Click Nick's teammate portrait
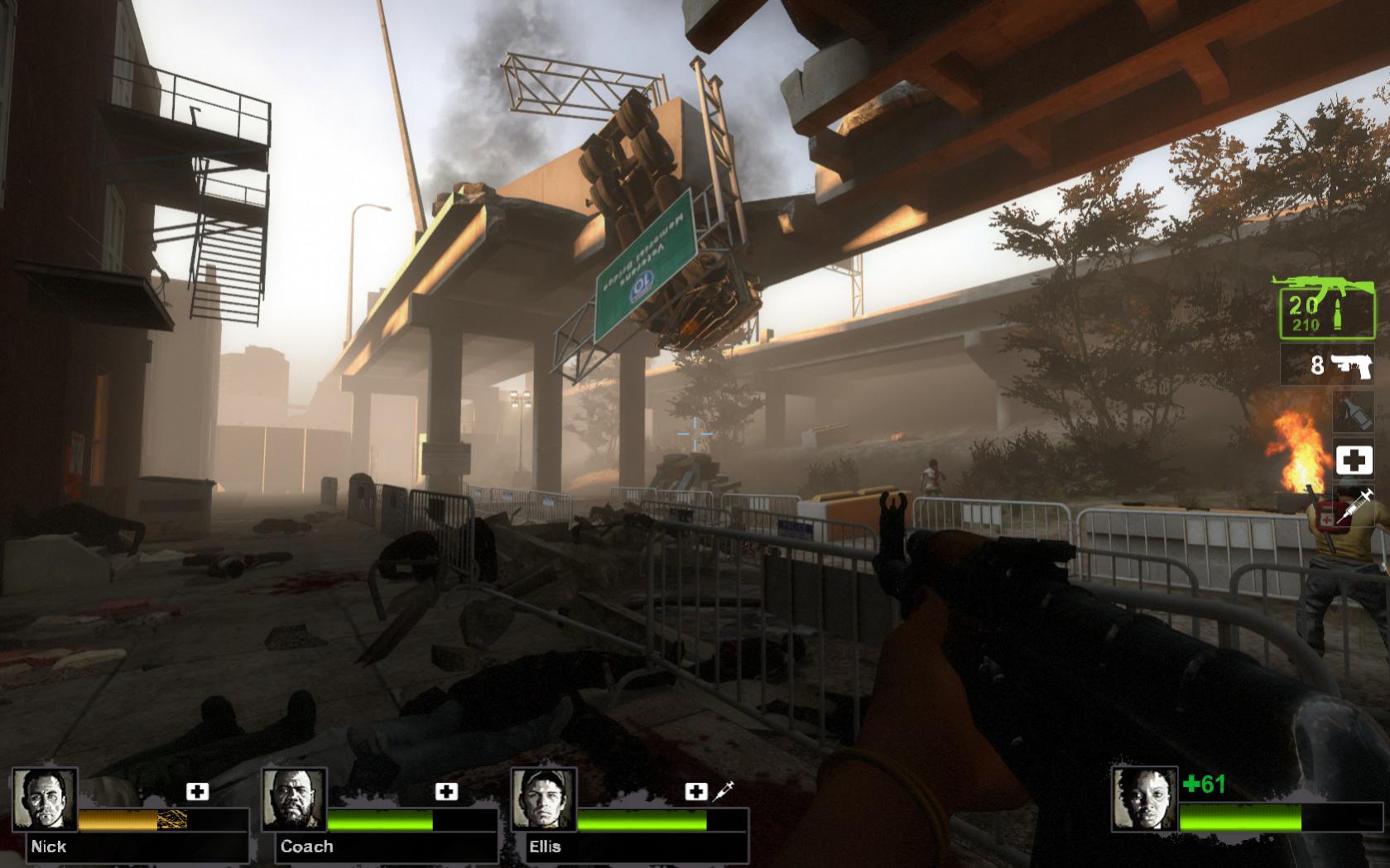The height and width of the screenshot is (868, 1390). [x=45, y=799]
